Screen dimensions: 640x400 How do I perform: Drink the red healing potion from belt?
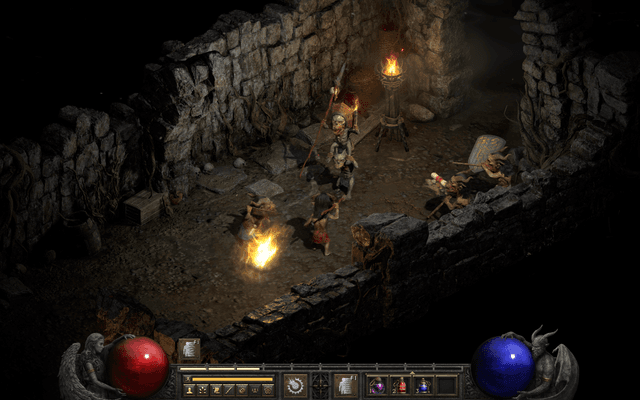point(400,385)
